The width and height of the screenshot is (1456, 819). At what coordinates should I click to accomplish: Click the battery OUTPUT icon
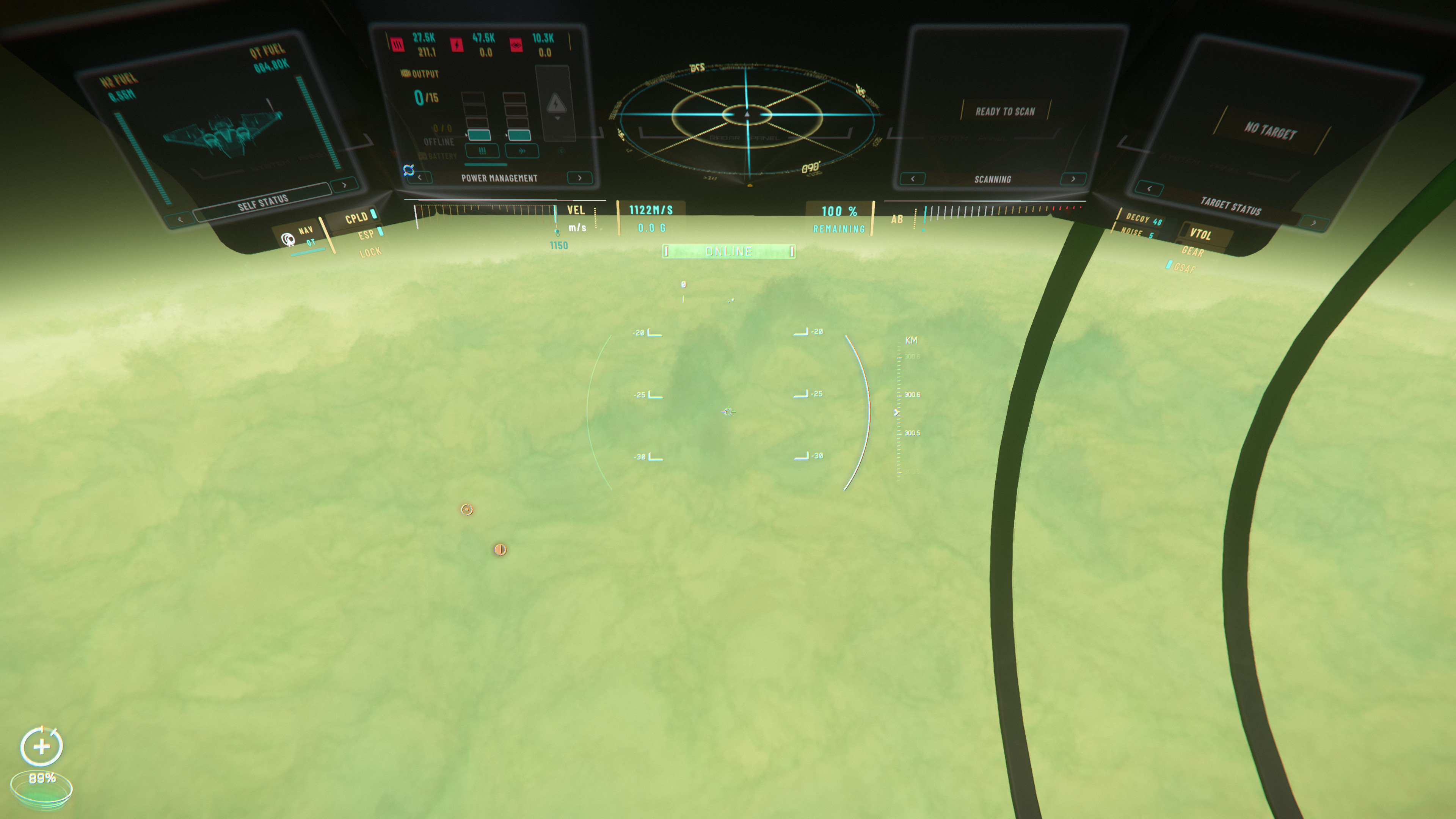tap(406, 74)
